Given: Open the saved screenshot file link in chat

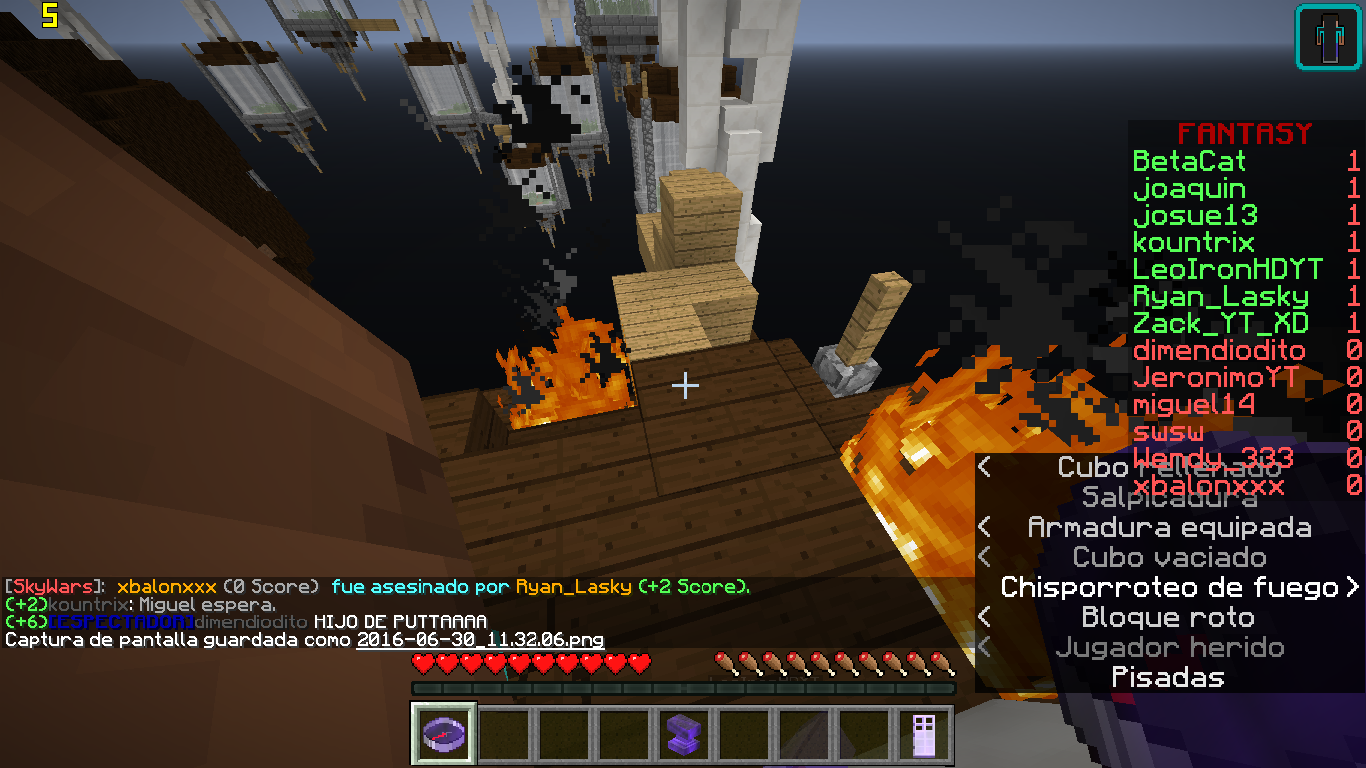Looking at the screenshot, I should [480, 639].
